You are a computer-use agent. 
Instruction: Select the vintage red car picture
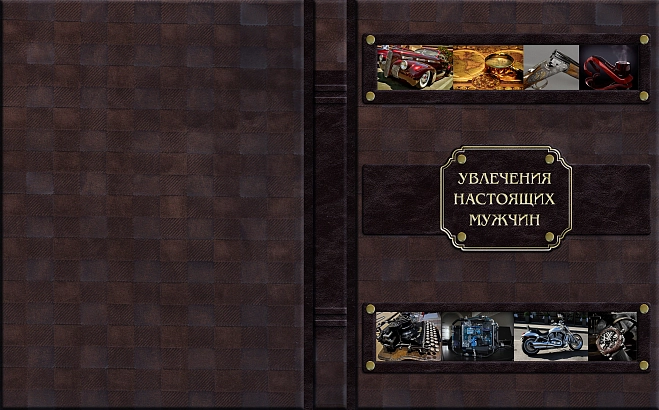414,66
